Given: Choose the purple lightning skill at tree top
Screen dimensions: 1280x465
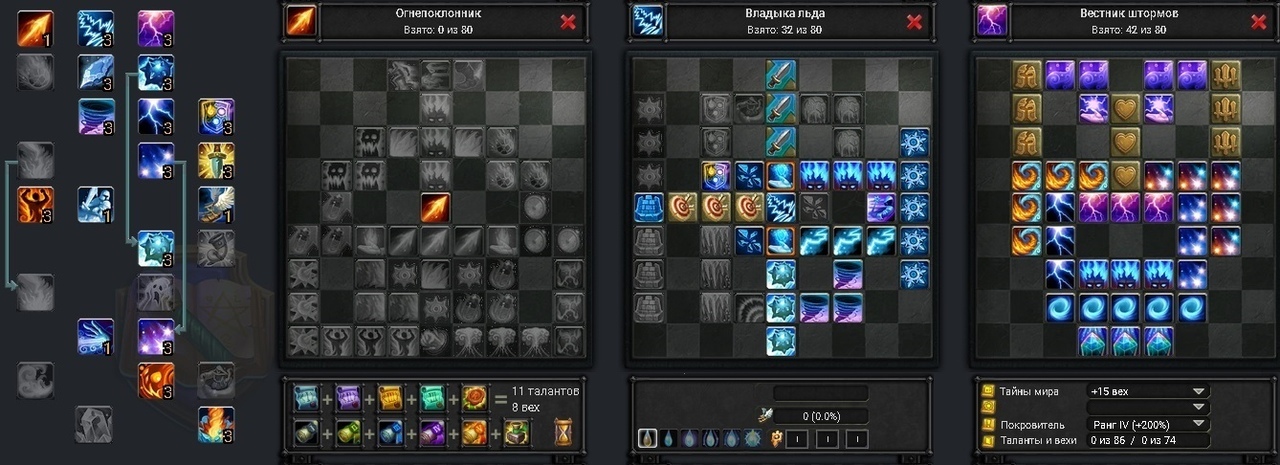Looking at the screenshot, I should click(155, 28).
